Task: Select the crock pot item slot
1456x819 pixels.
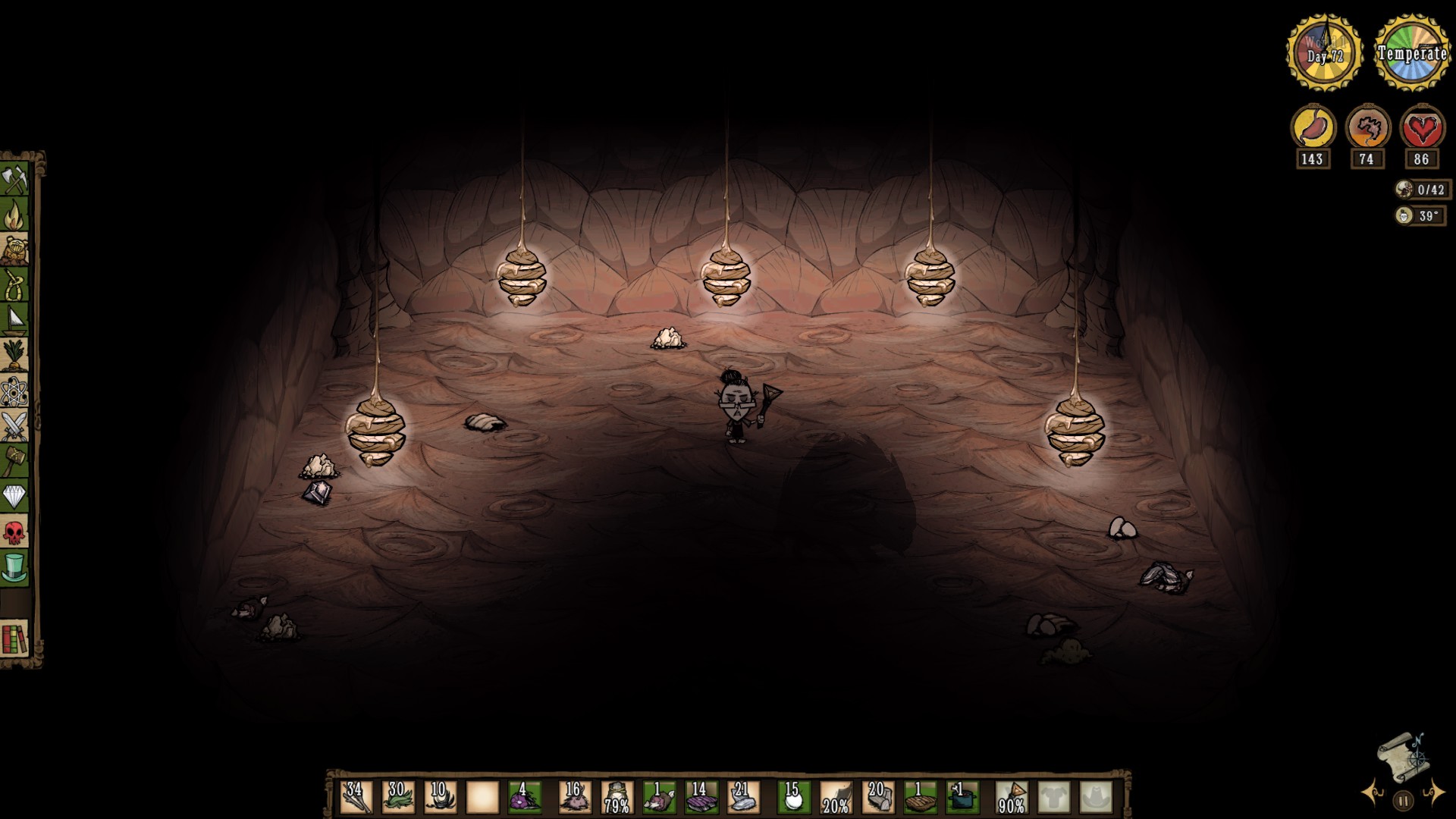Action: click(962, 797)
